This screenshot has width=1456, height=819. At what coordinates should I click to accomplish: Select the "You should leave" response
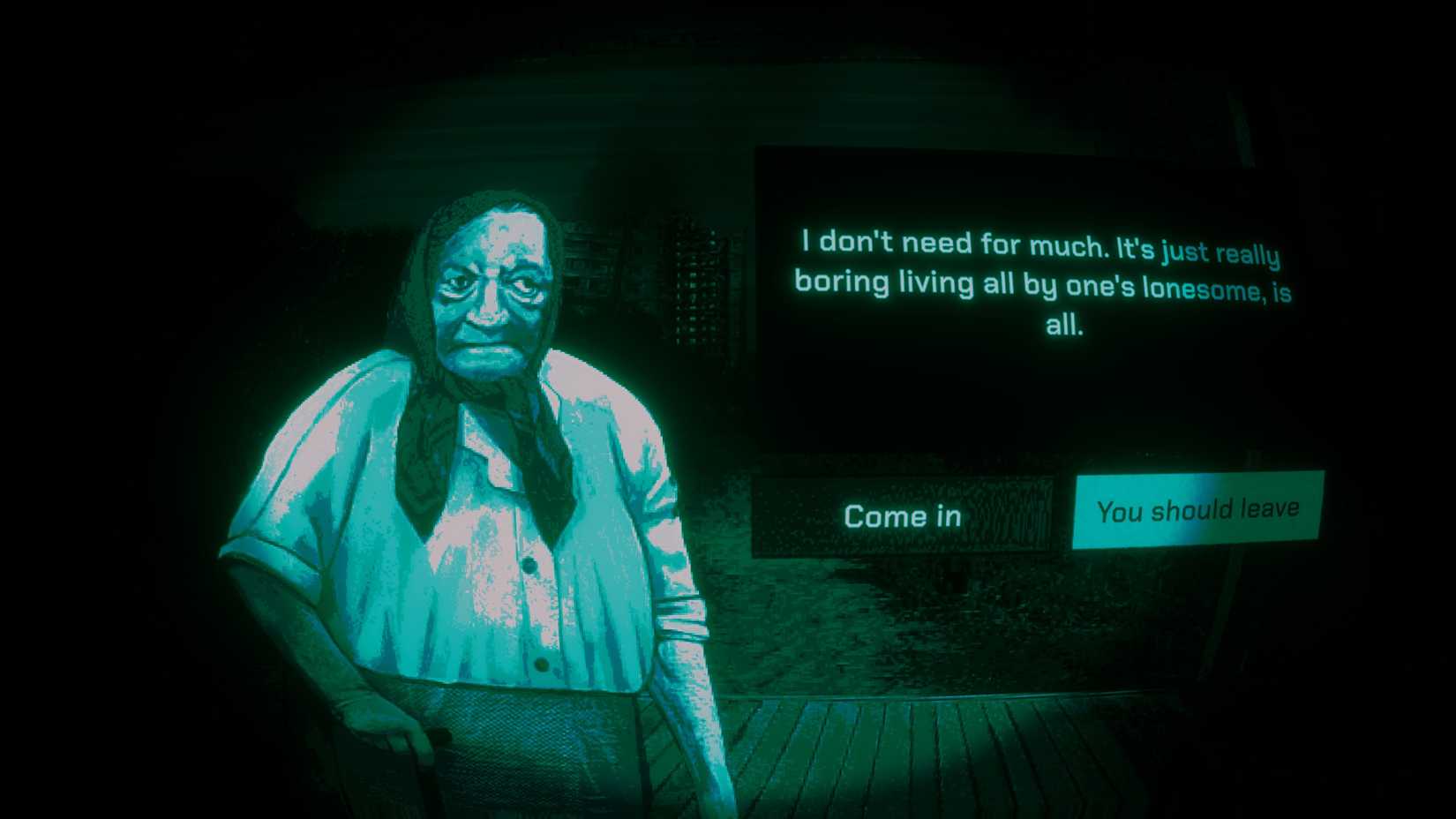click(1197, 509)
